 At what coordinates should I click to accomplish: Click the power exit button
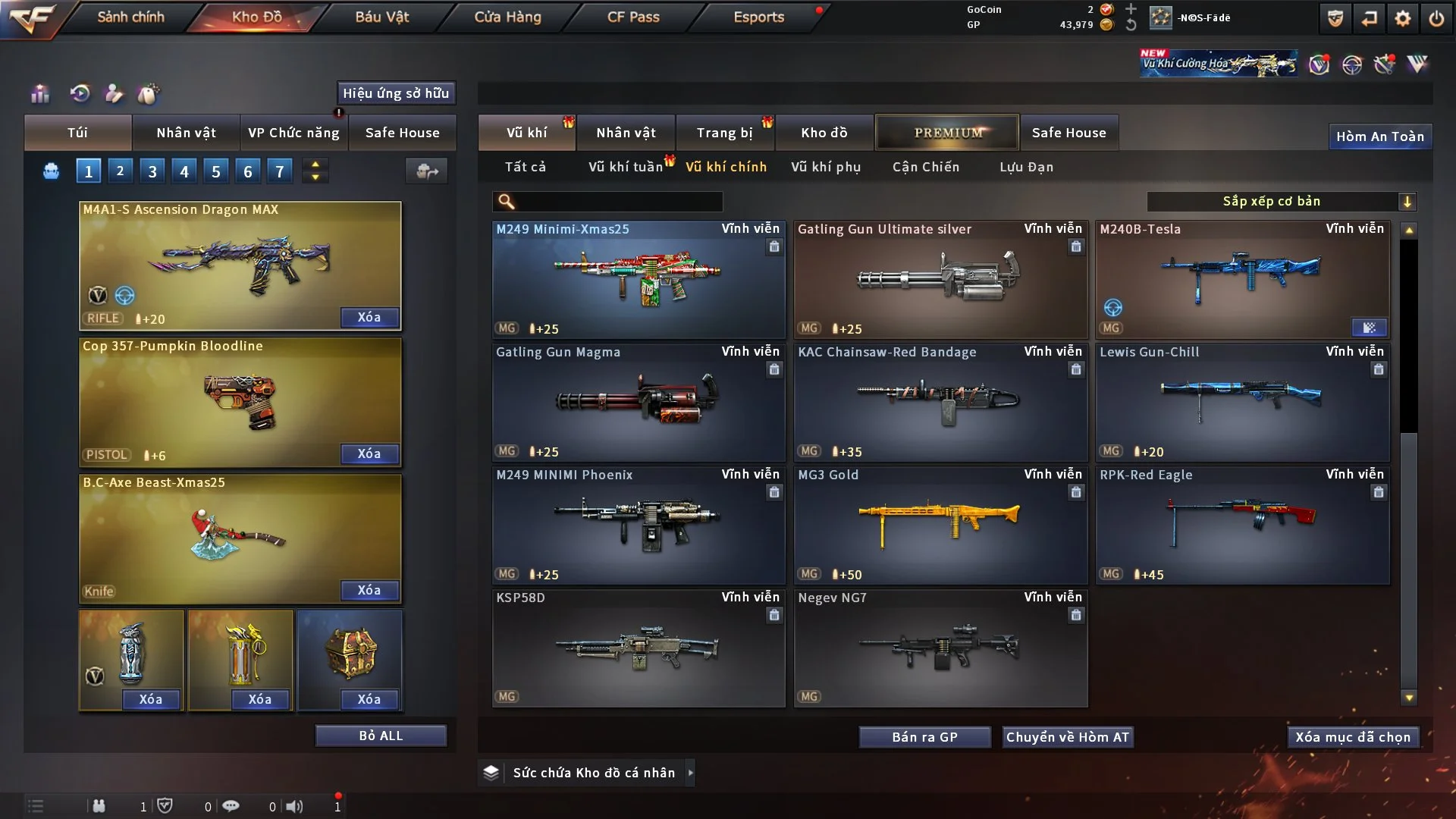(x=1436, y=18)
